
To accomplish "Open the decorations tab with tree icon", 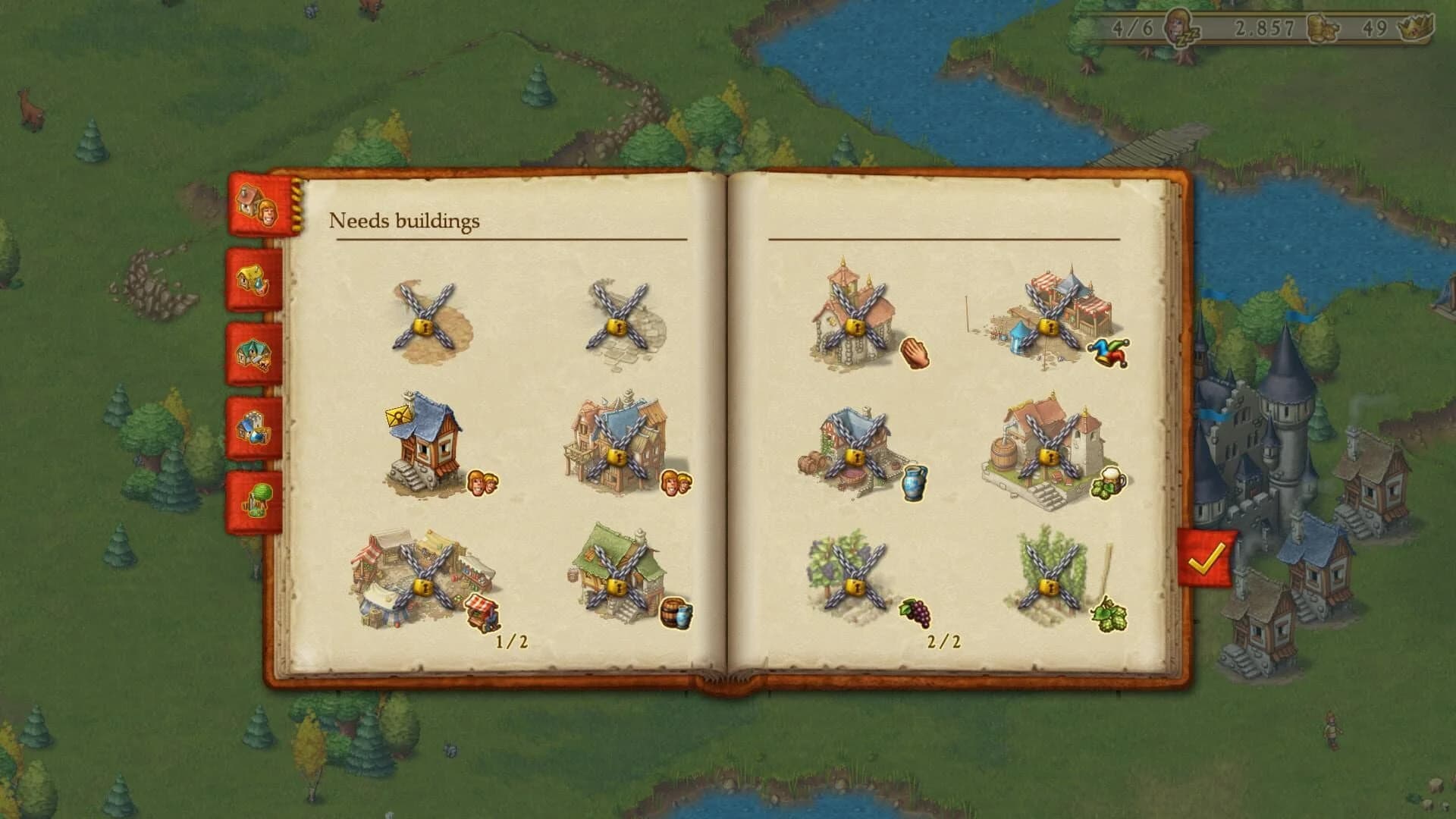I will [x=258, y=493].
